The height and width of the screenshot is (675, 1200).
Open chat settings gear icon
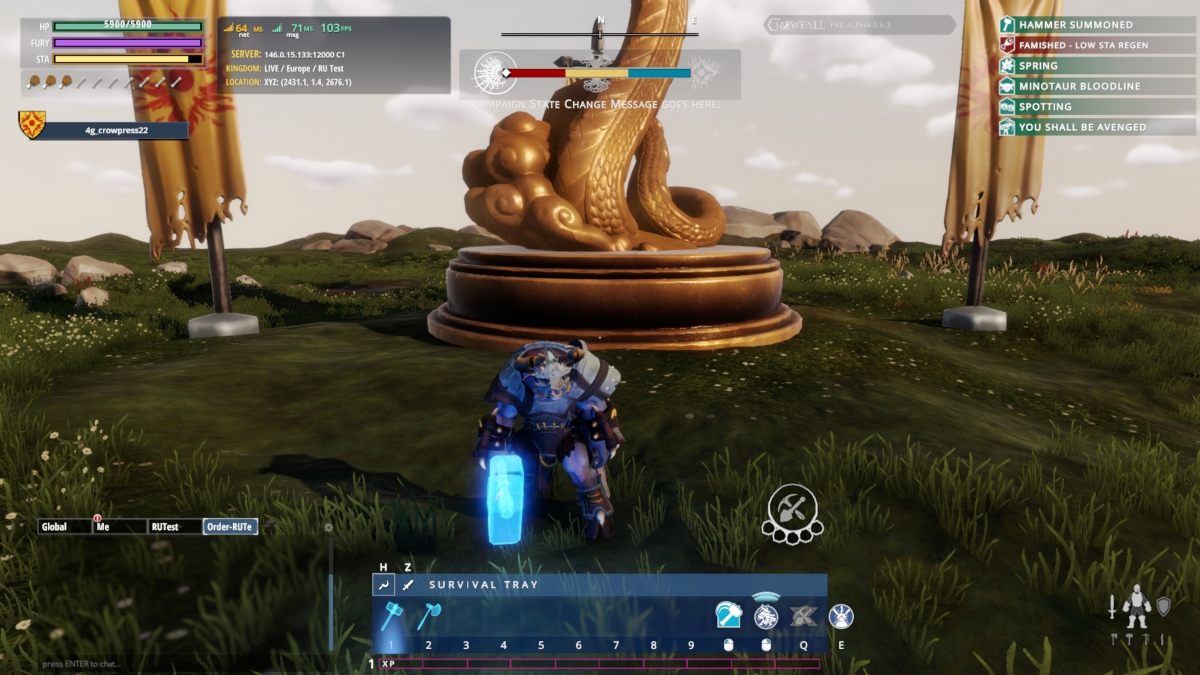[x=328, y=527]
